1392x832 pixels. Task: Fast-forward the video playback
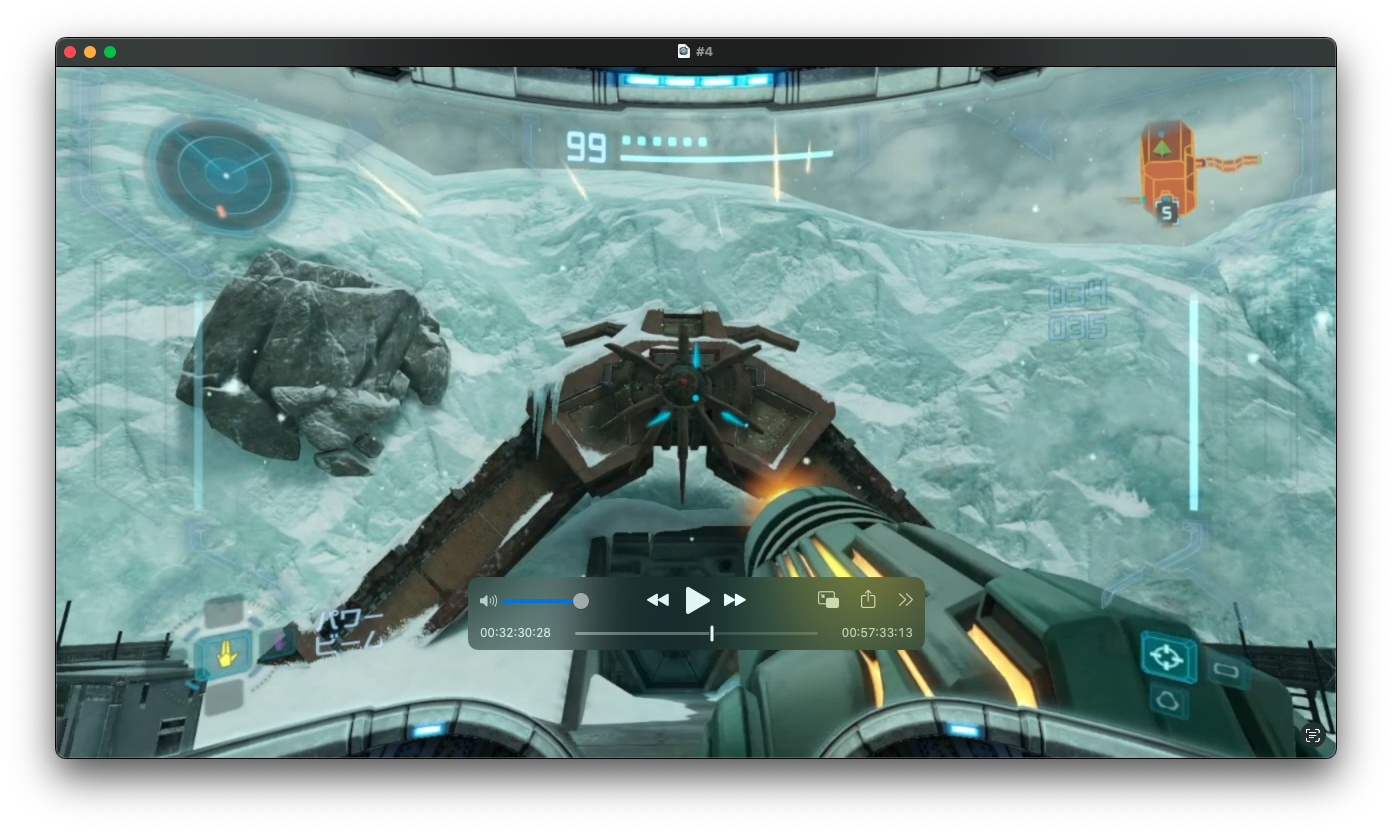point(735,600)
